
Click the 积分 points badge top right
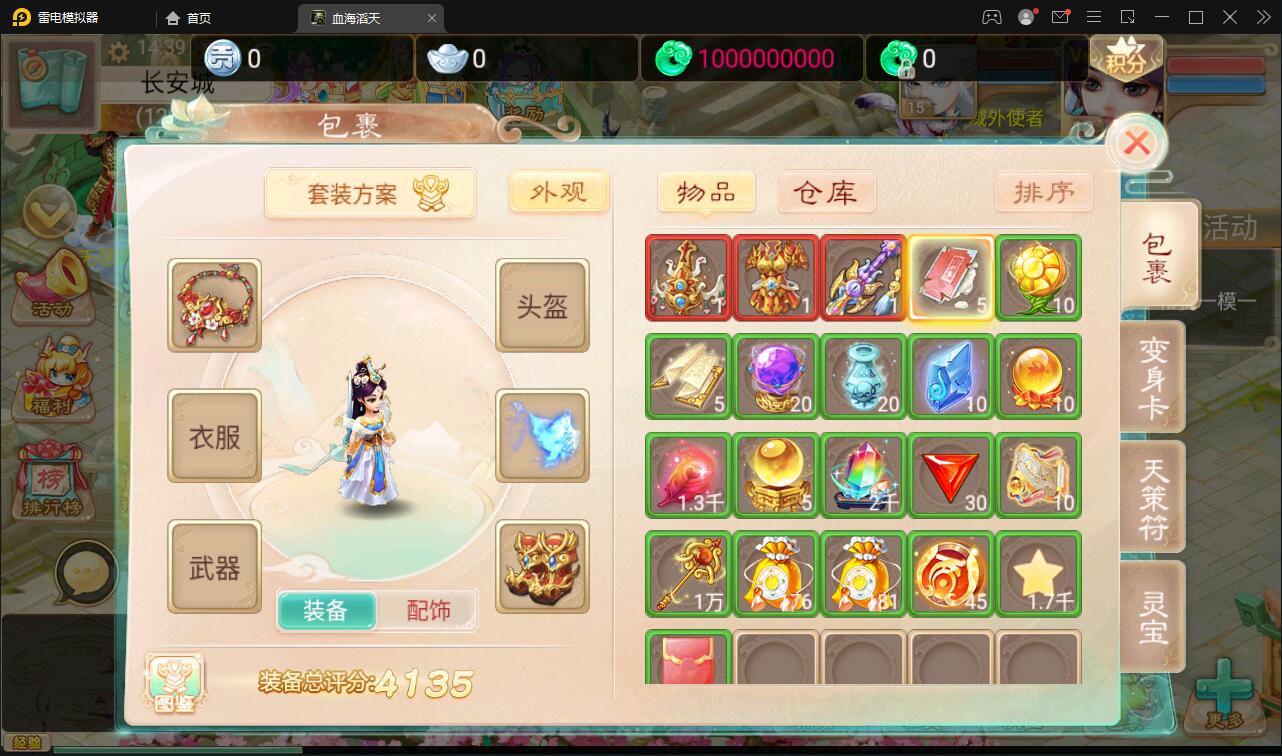1126,58
